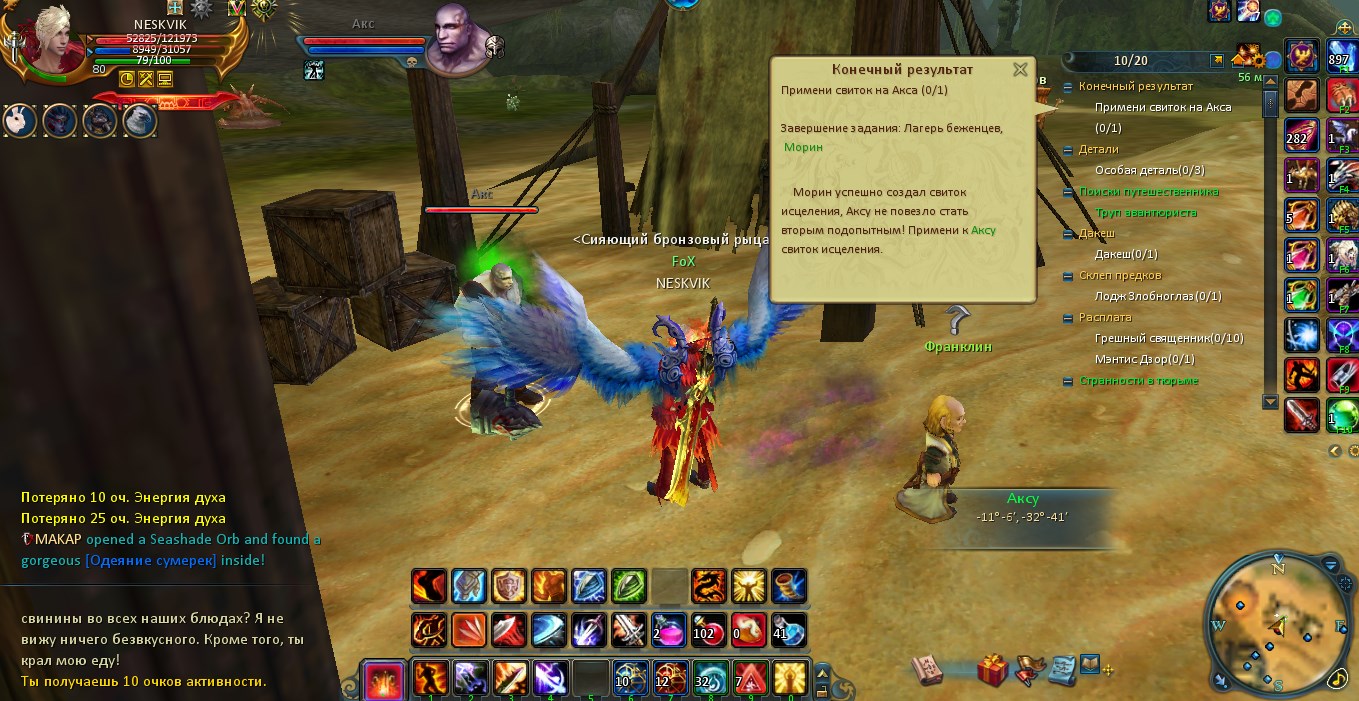The height and width of the screenshot is (701, 1359).
Task: Toggle the music note button on minimap
Action: pyautogui.click(x=1337, y=678)
